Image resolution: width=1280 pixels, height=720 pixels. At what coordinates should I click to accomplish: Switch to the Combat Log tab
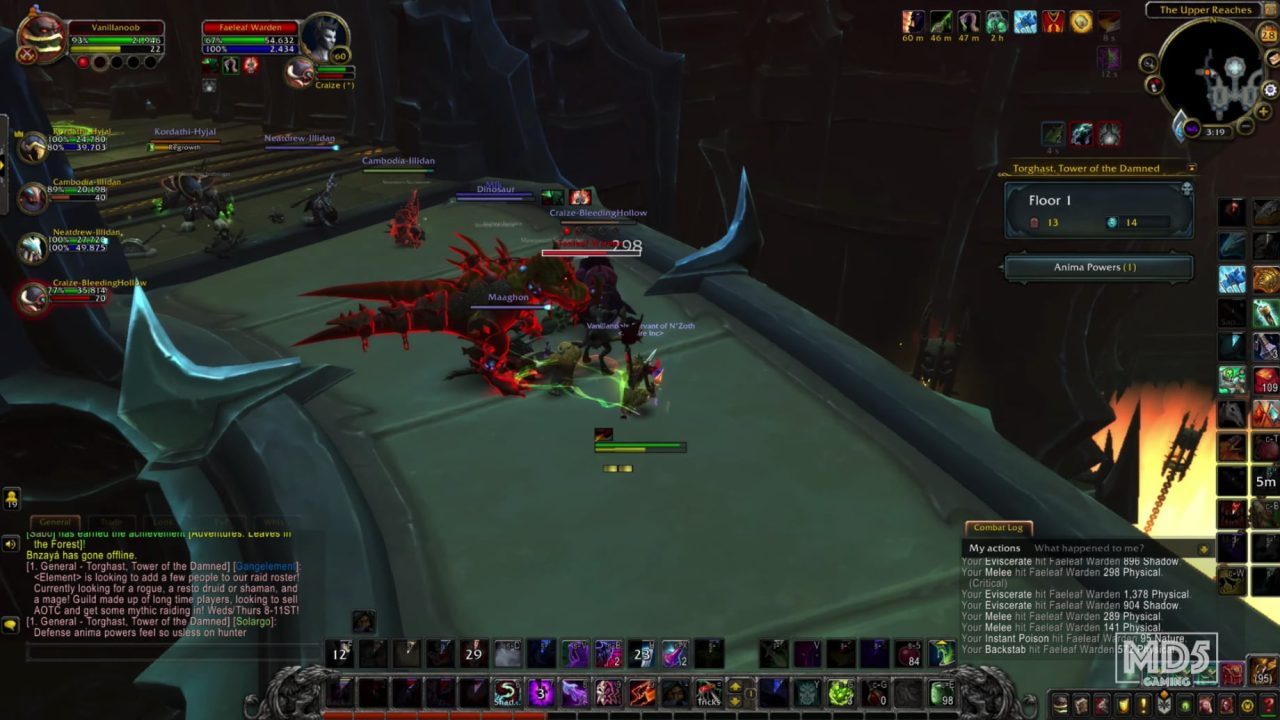point(996,527)
